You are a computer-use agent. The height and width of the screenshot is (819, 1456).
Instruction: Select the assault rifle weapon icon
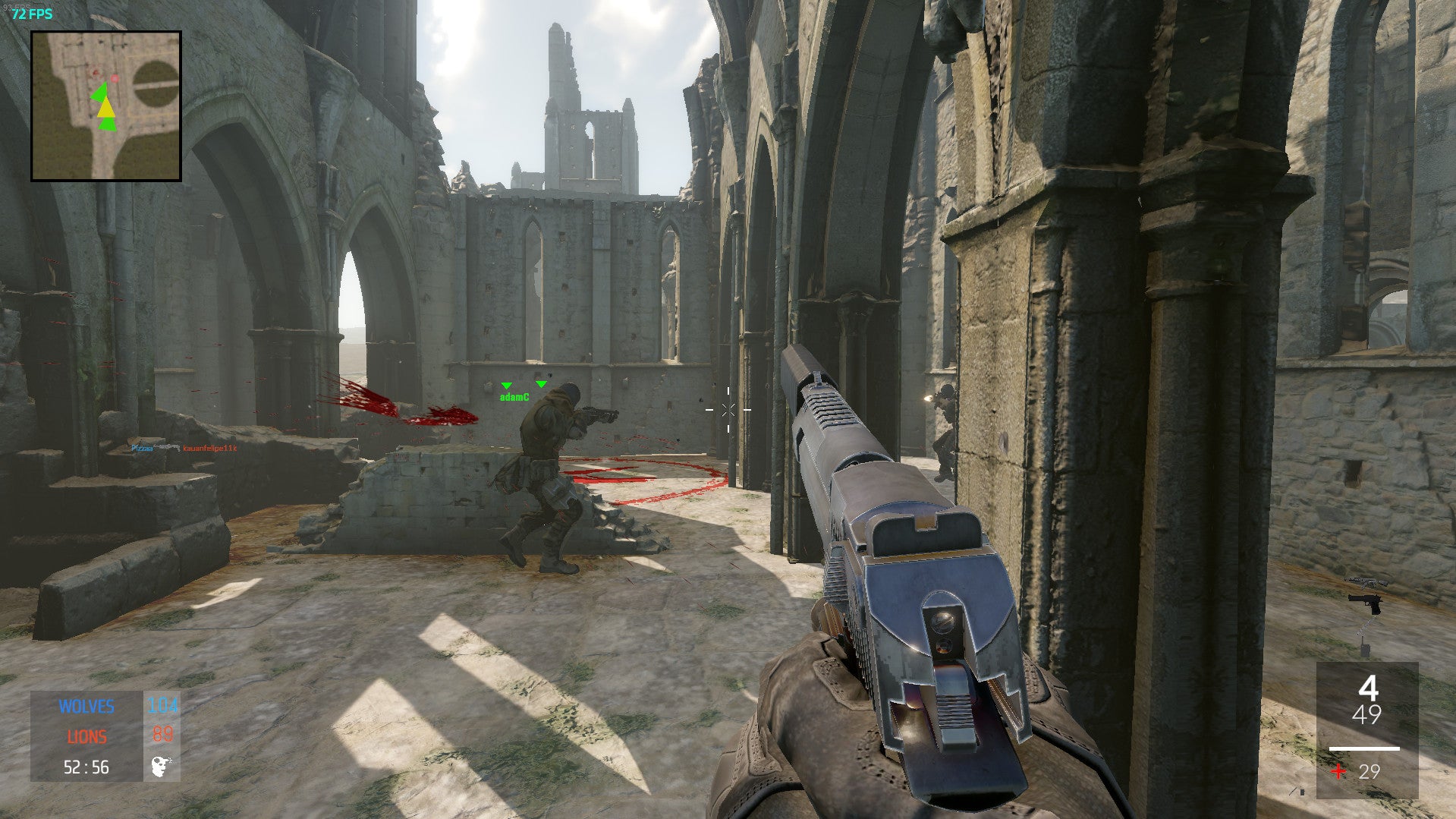pyautogui.click(x=1367, y=582)
